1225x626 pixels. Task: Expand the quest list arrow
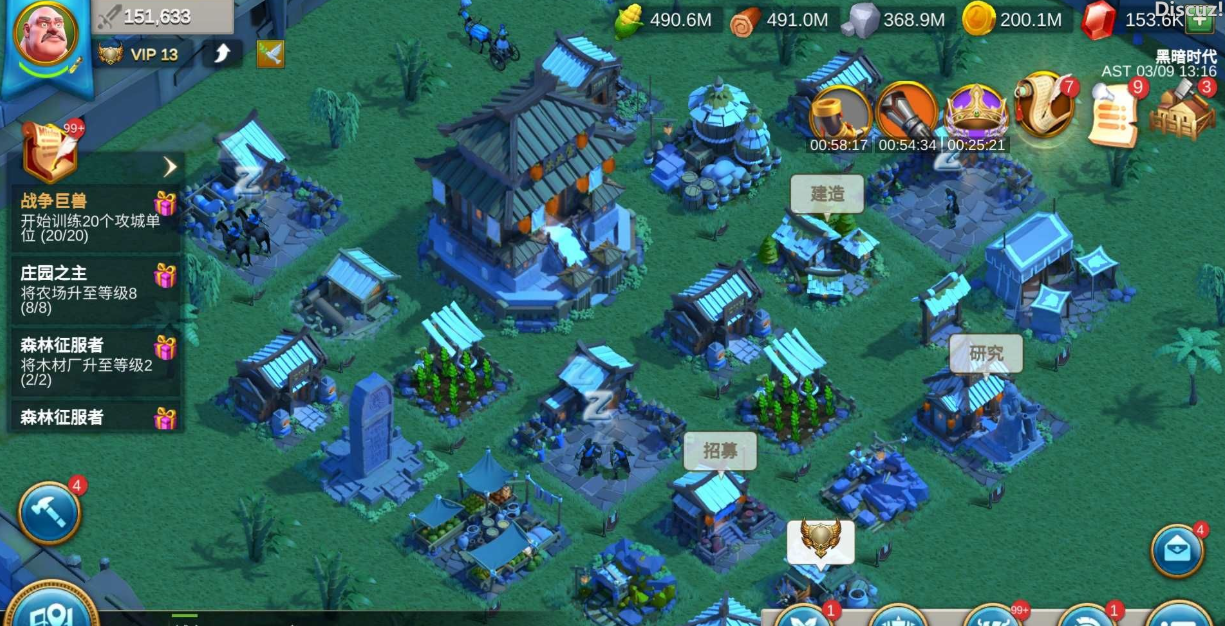[170, 166]
